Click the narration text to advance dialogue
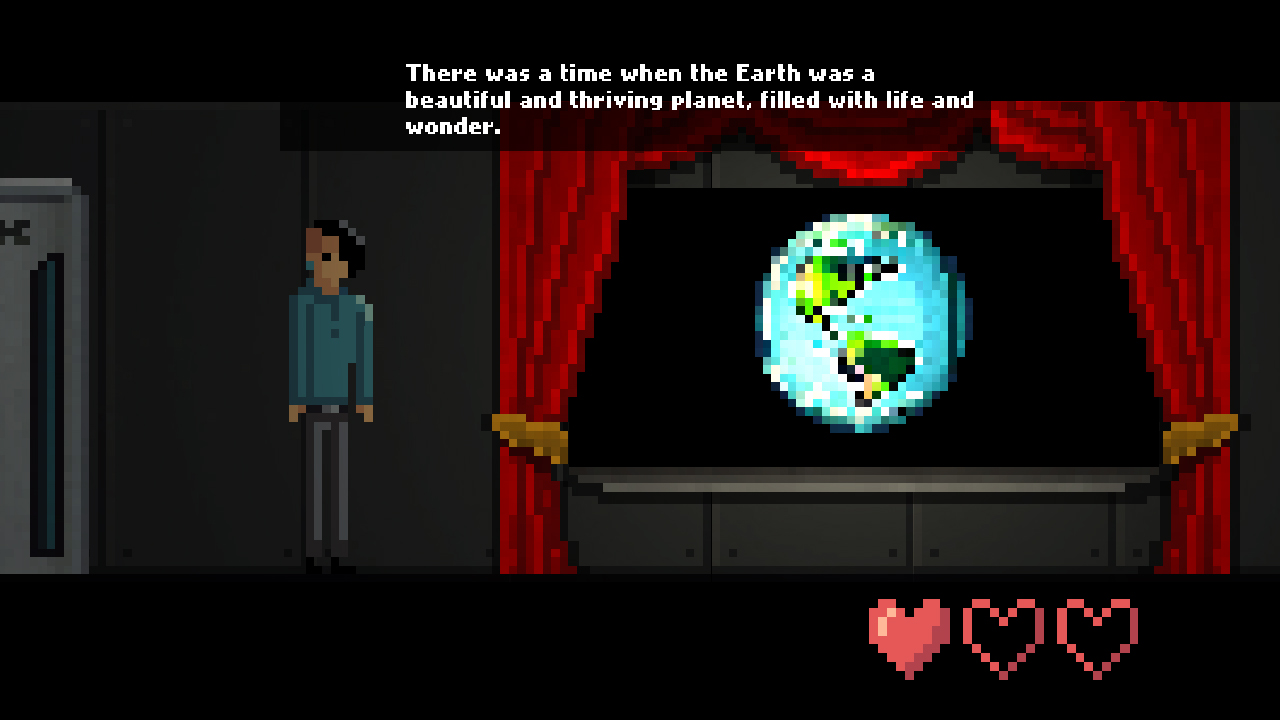This screenshot has height=720, width=1280. point(690,100)
